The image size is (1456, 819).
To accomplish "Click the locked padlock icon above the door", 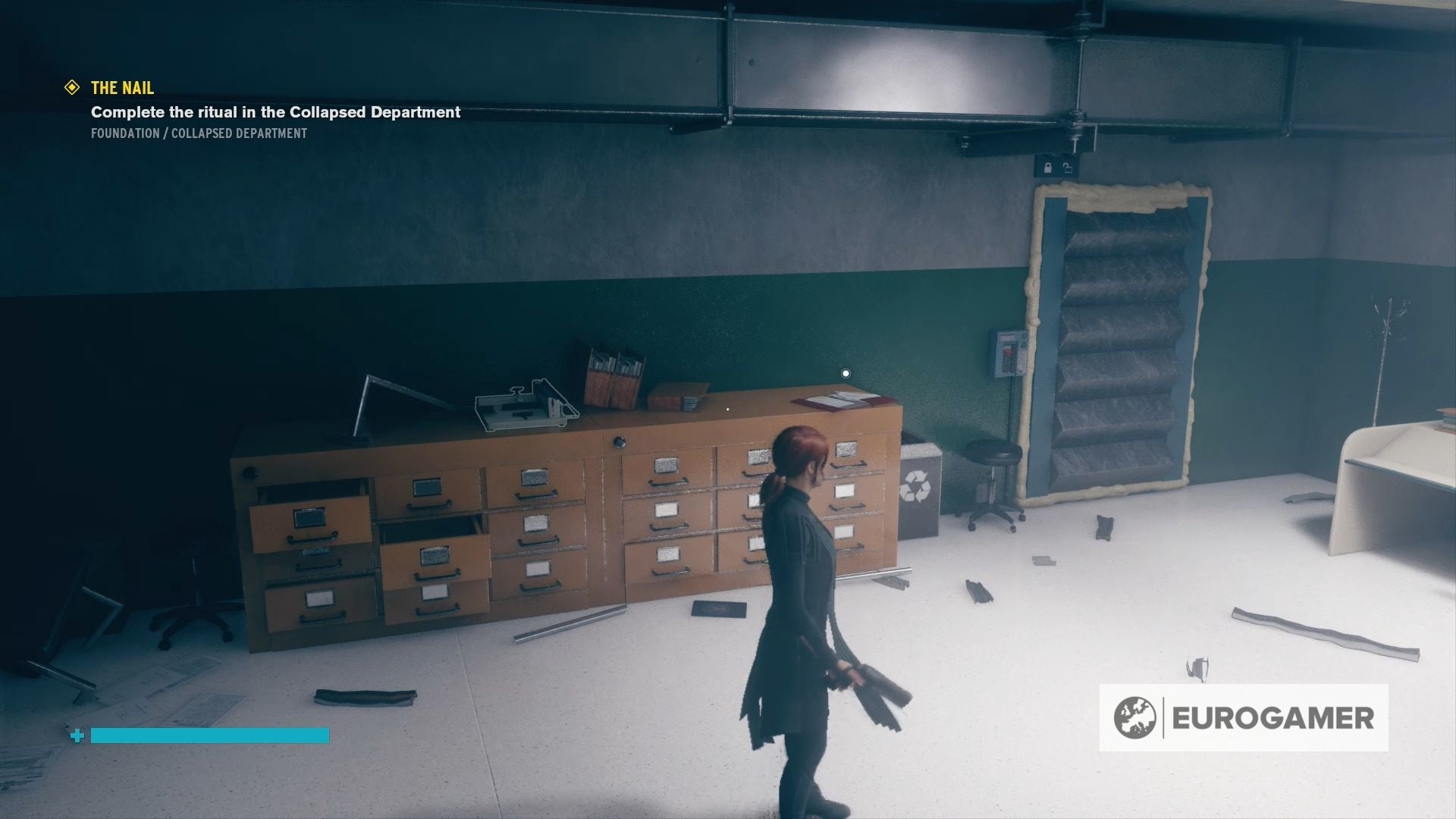I will [x=1048, y=168].
